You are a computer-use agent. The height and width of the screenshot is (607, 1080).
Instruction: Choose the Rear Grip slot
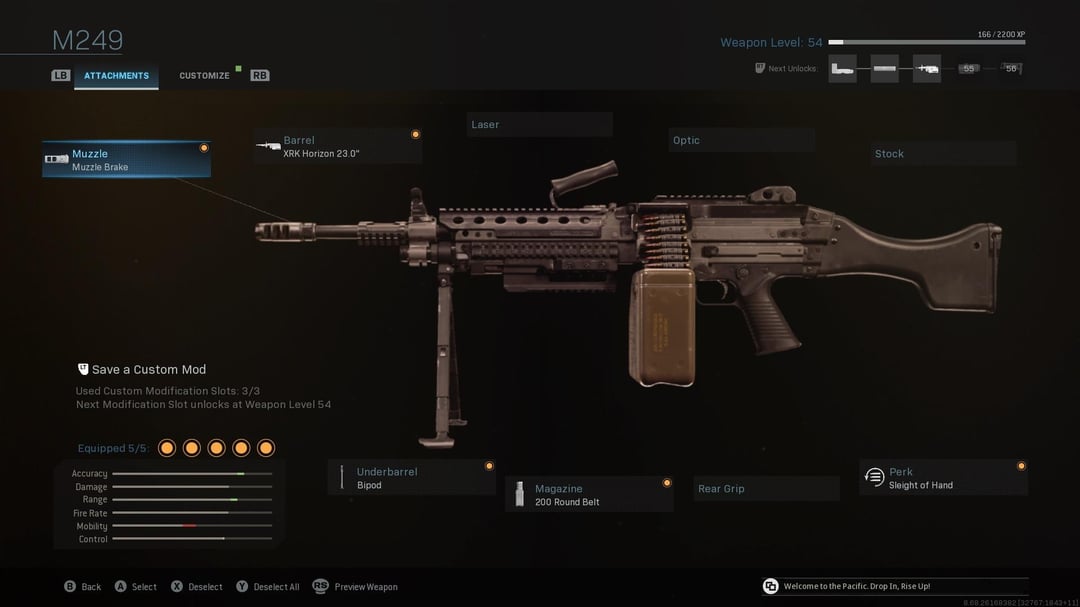click(766, 489)
